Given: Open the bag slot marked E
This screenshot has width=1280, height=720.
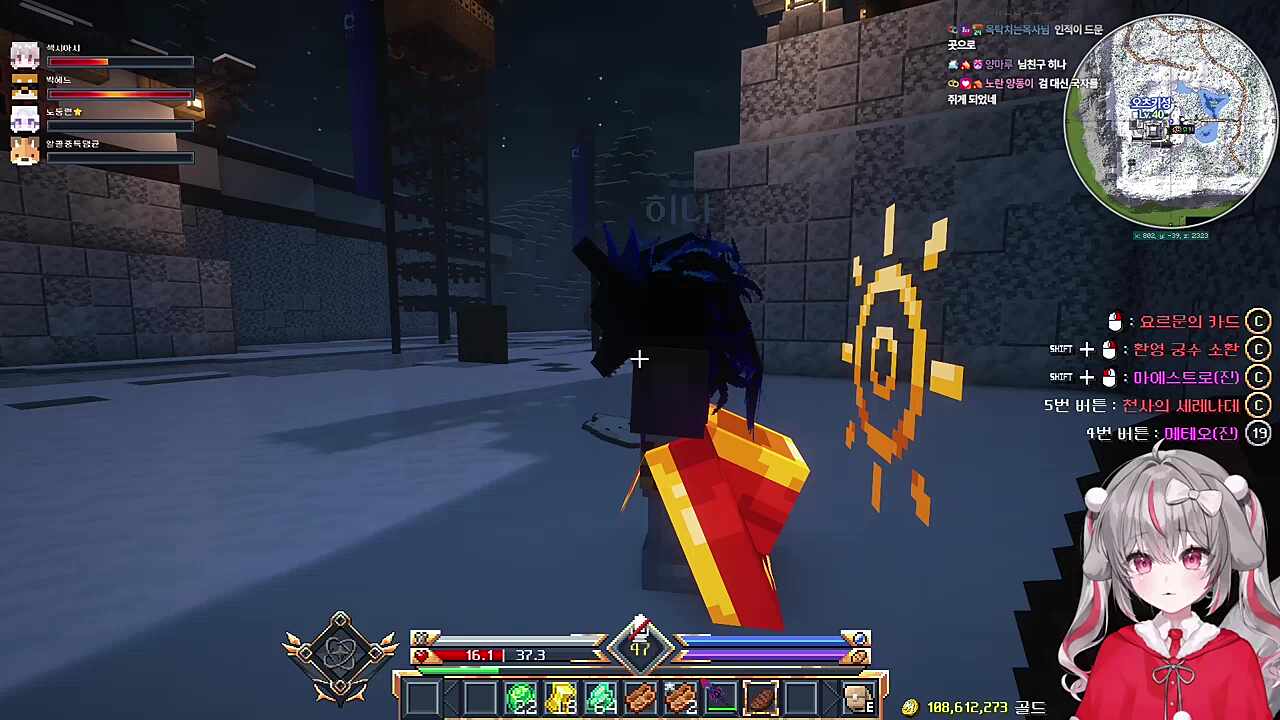Looking at the screenshot, I should point(858,697).
